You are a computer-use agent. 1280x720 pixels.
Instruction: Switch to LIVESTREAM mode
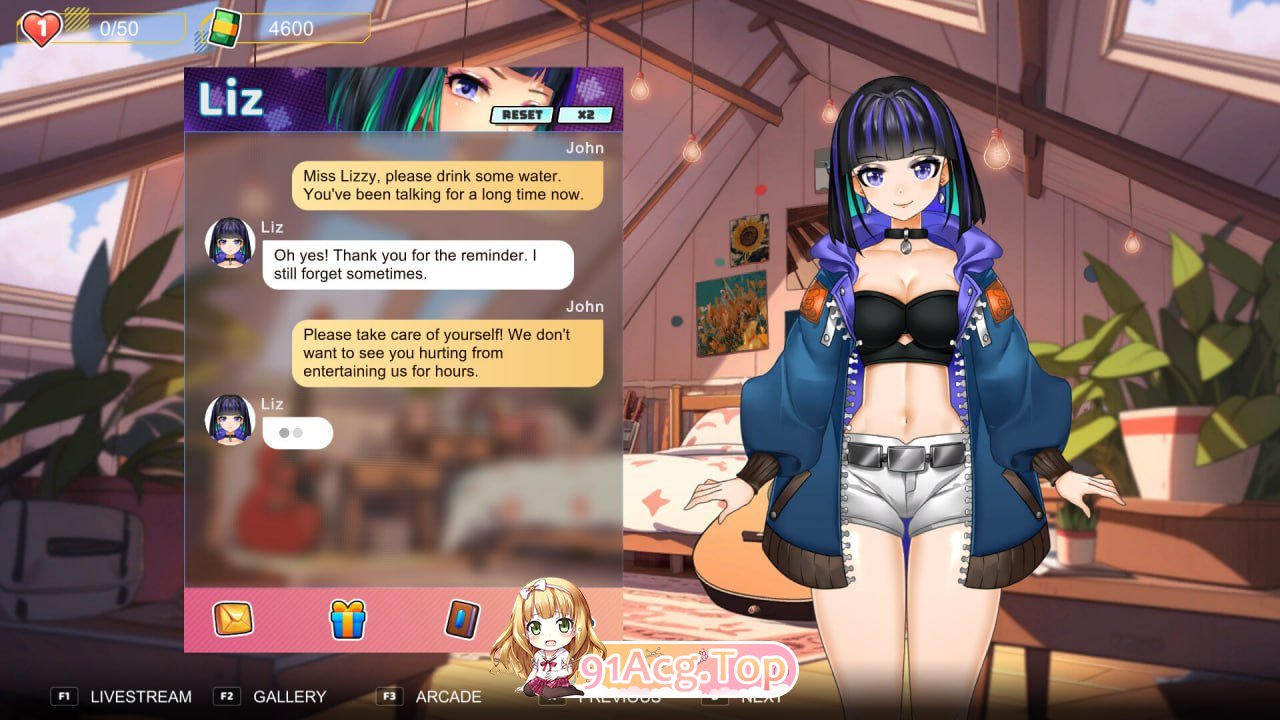140,697
